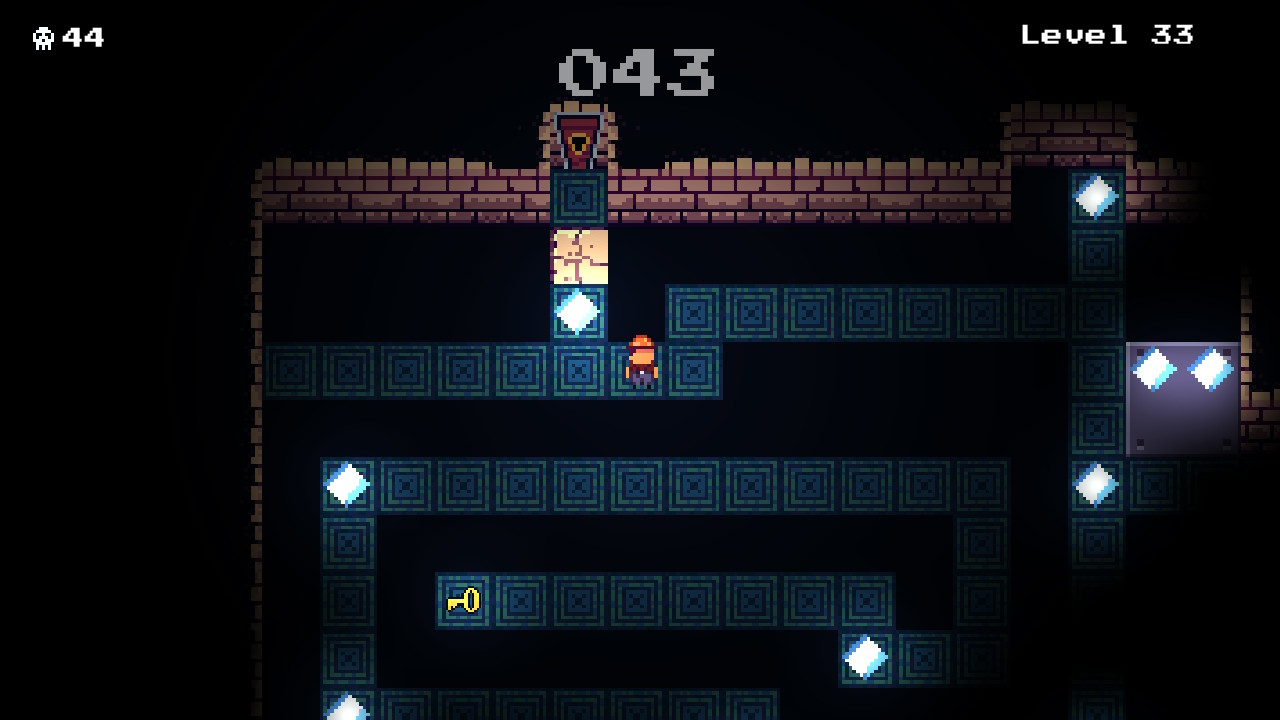Click the exit door at the top
This screenshot has width=1280, height=720.
(x=576, y=138)
